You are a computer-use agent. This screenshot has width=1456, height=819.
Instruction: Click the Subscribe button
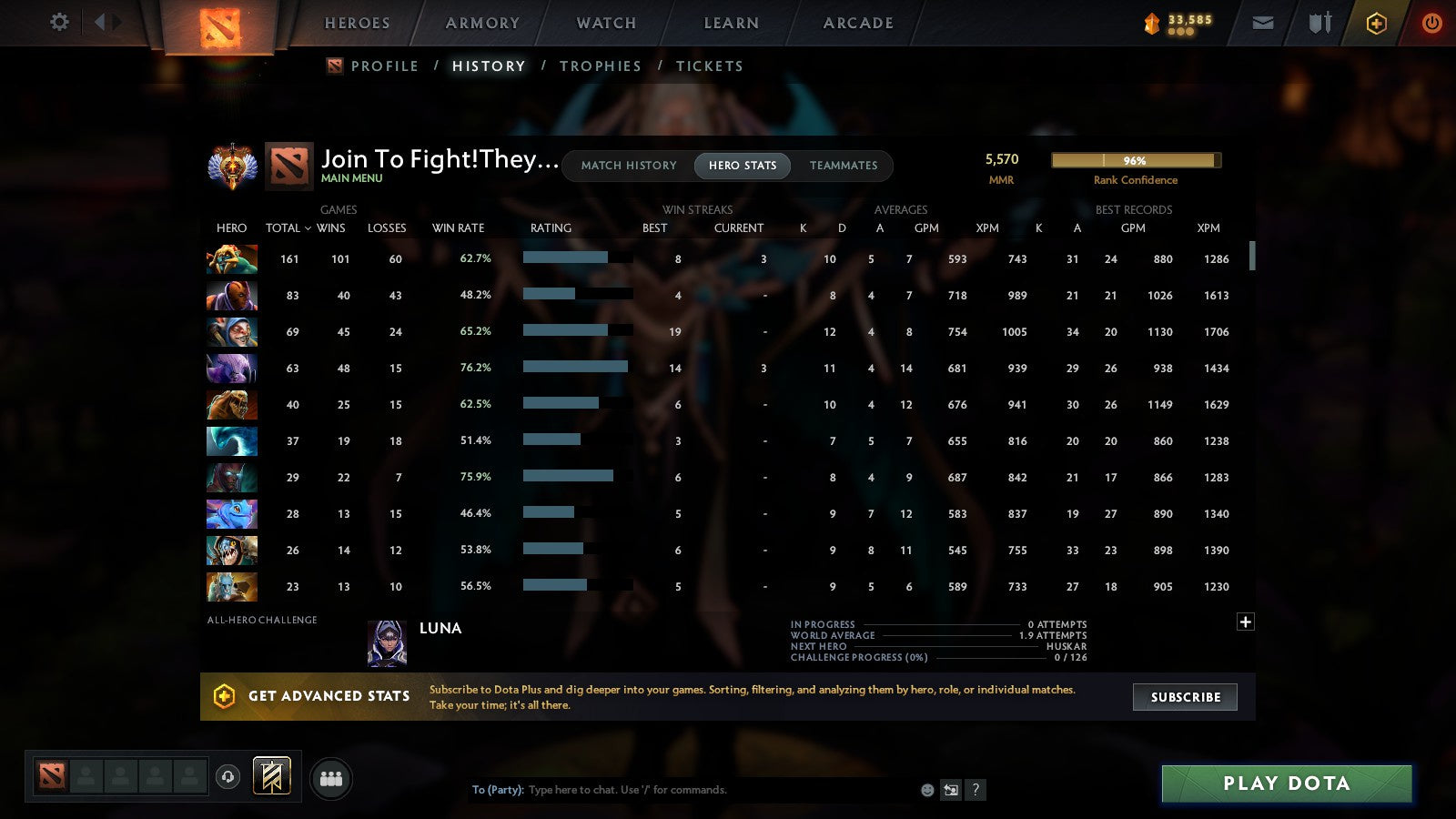point(1185,697)
